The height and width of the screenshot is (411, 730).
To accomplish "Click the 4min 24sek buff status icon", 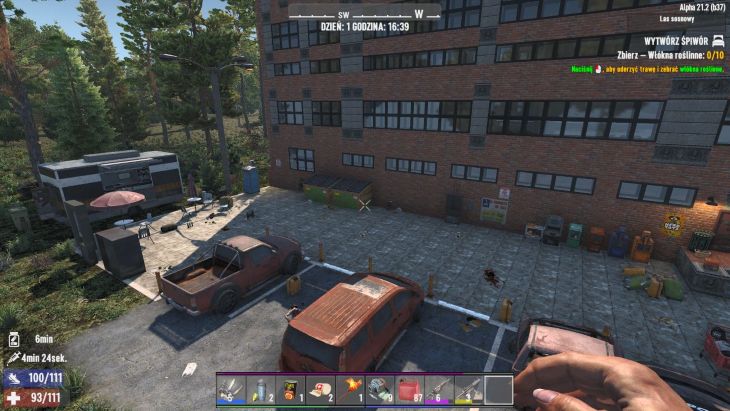I will tap(15, 357).
